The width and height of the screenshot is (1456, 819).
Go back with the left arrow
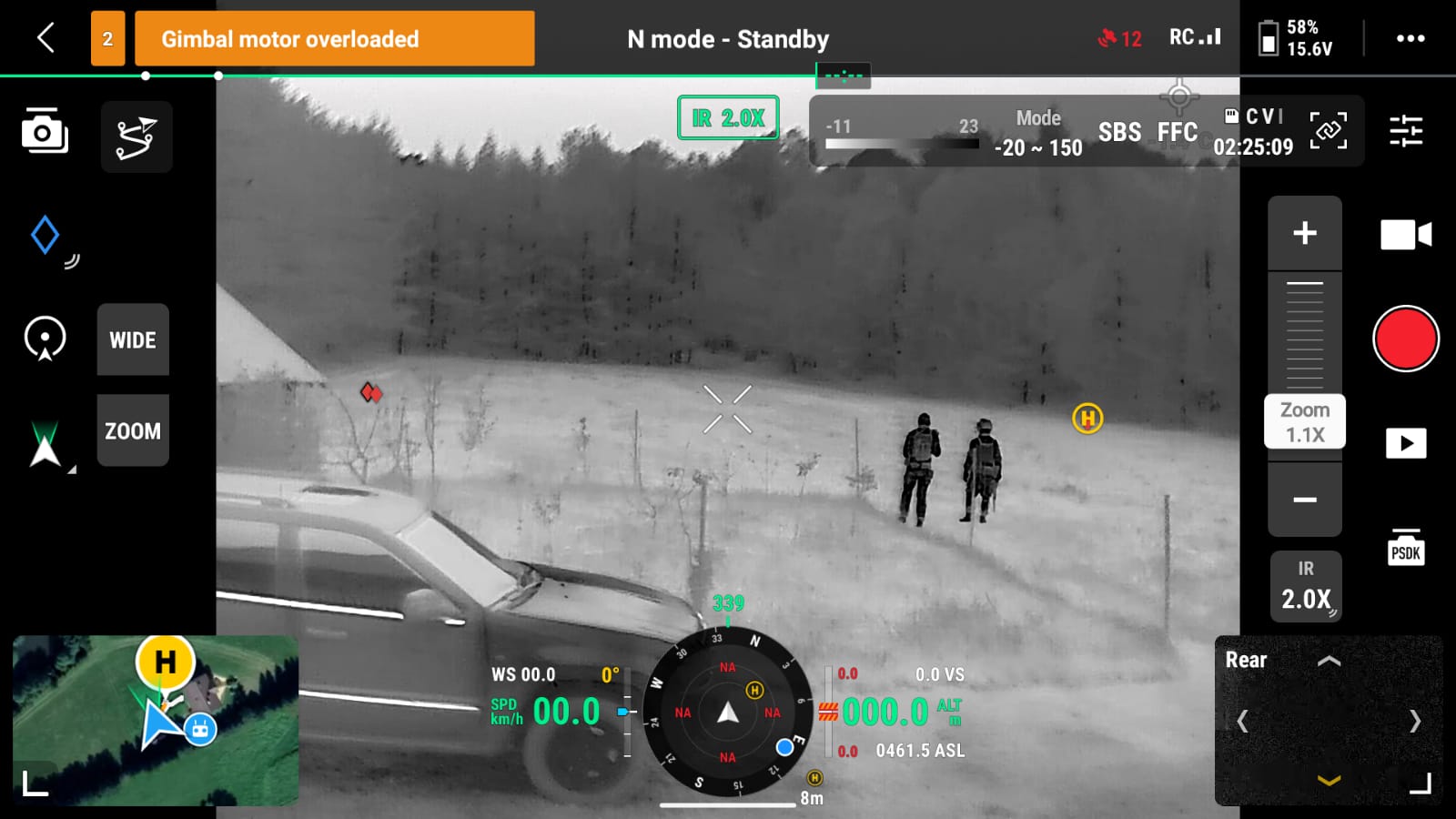[x=46, y=38]
